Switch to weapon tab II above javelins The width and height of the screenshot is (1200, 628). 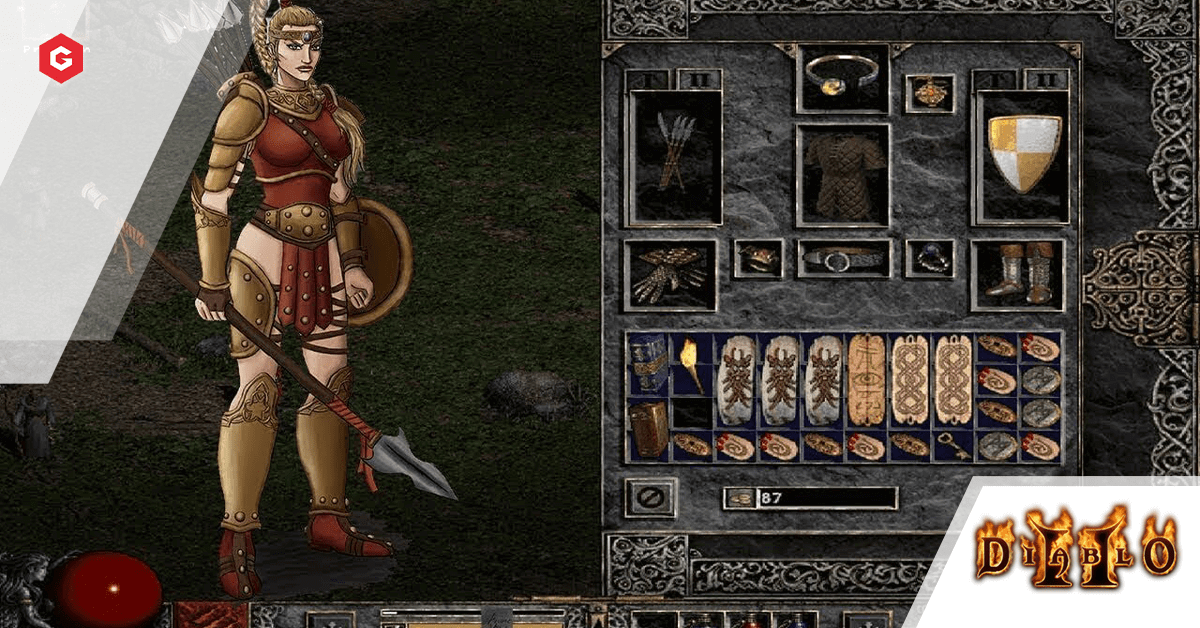(x=696, y=79)
